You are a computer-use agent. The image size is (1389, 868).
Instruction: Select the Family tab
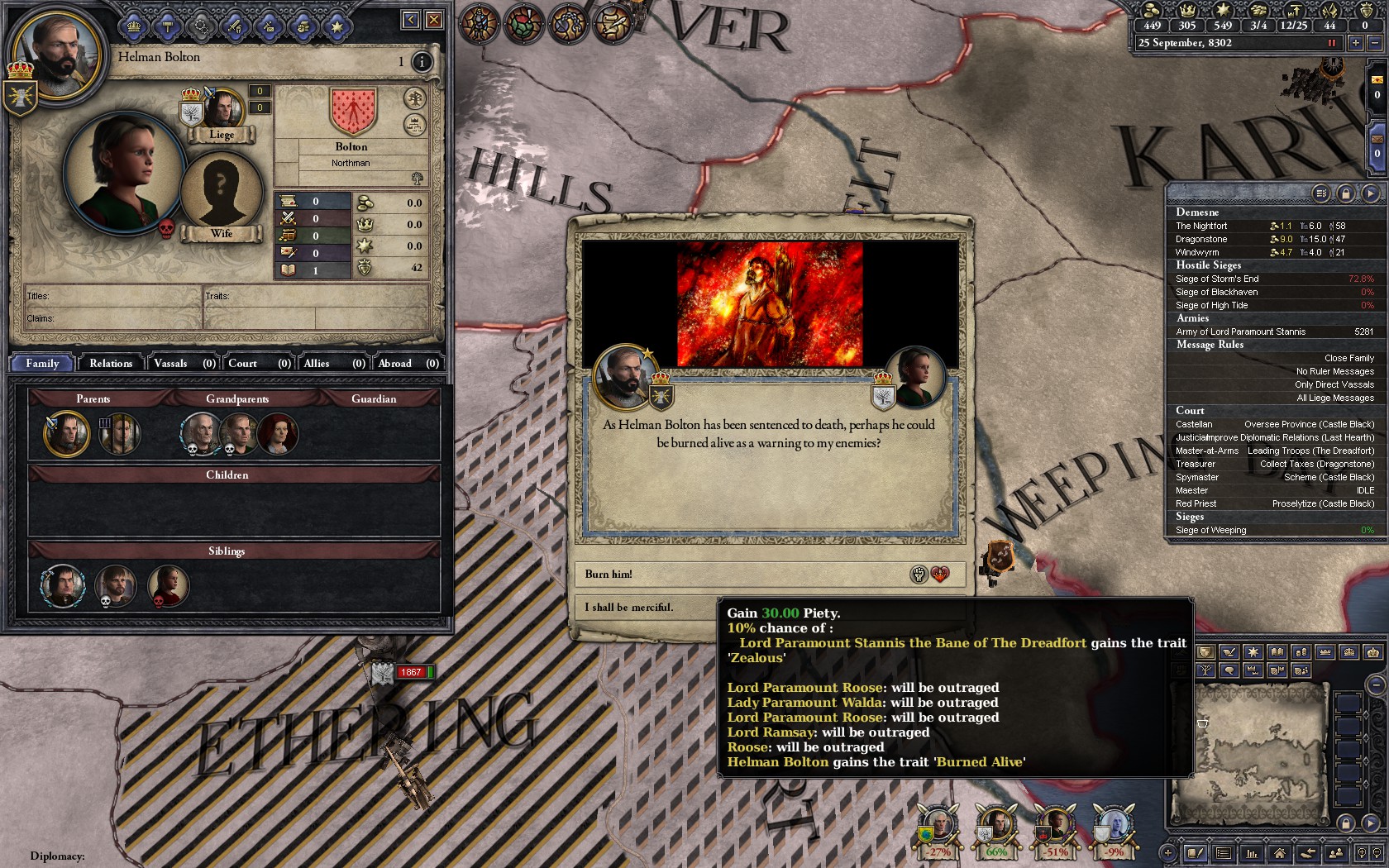[x=42, y=363]
